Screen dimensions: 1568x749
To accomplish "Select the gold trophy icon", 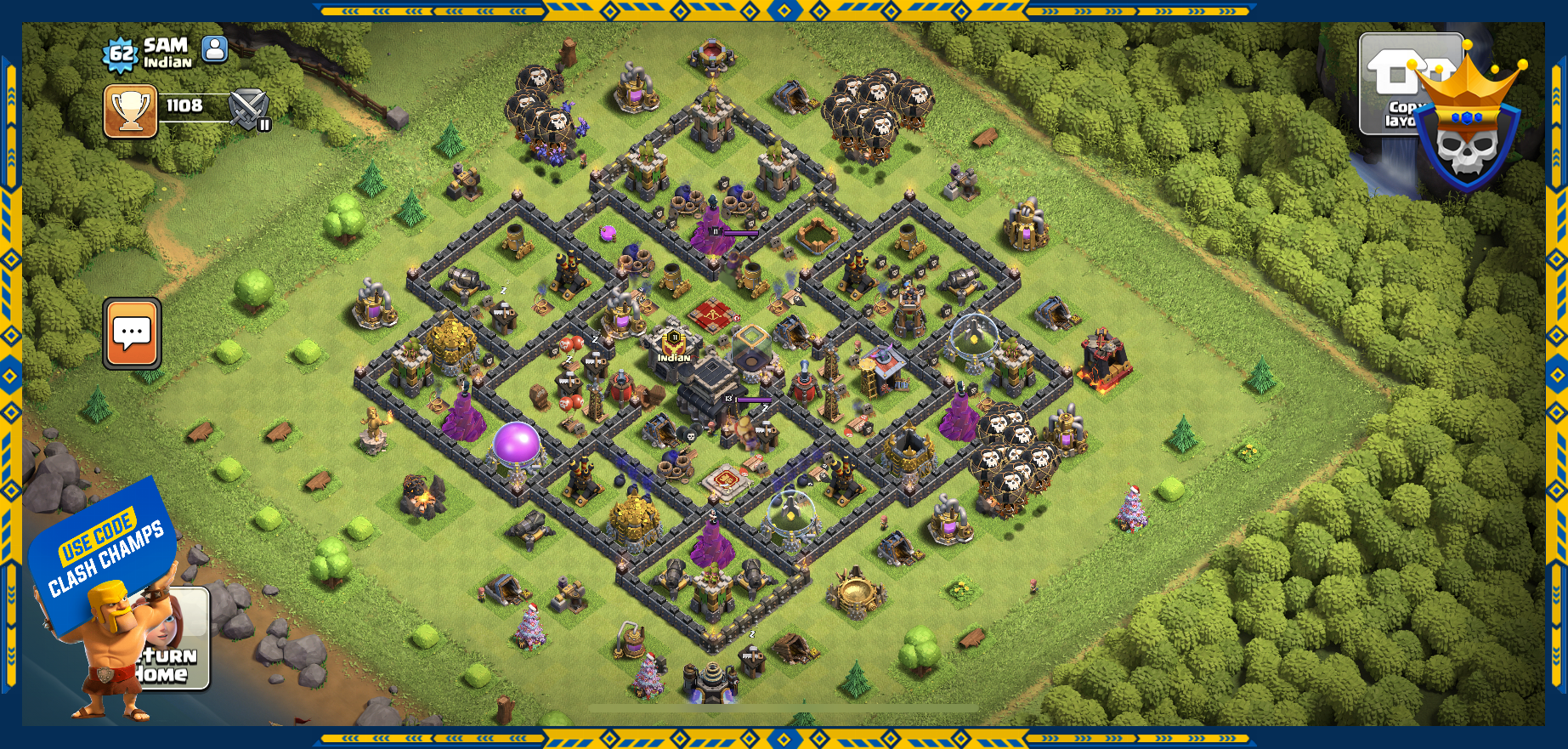I will [x=130, y=111].
